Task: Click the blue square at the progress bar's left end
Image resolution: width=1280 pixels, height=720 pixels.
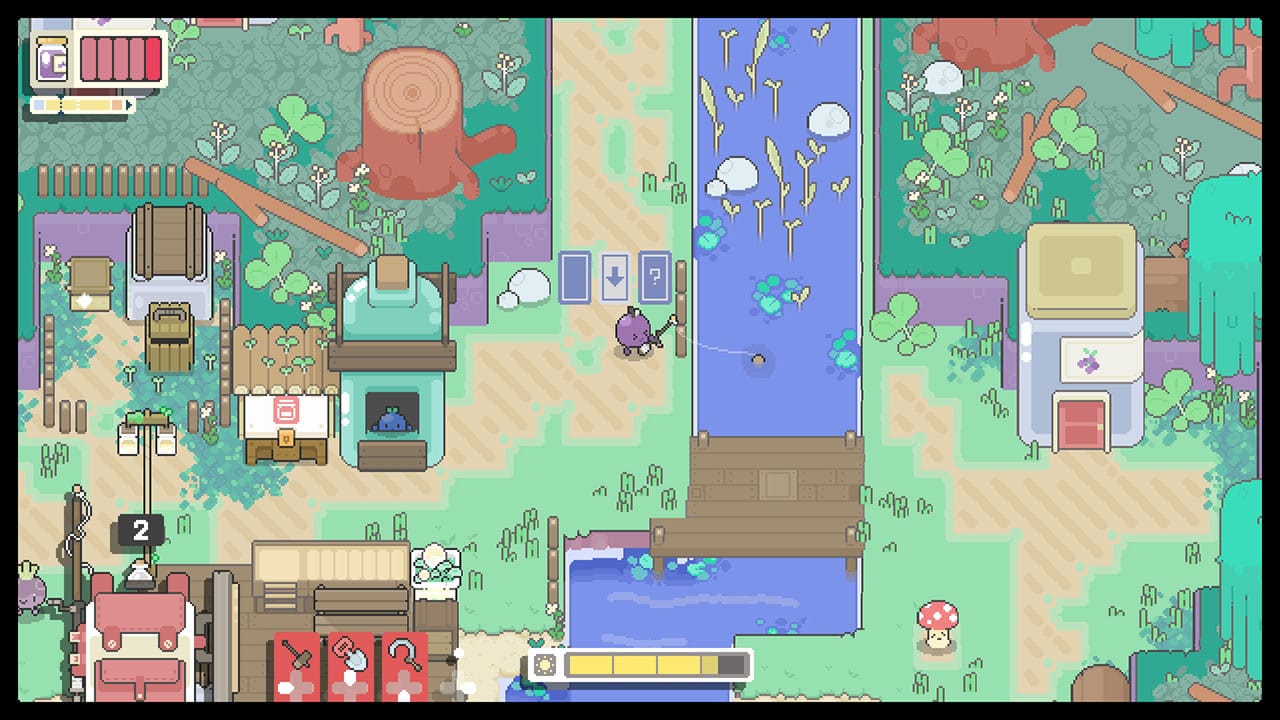Action: pos(39,105)
